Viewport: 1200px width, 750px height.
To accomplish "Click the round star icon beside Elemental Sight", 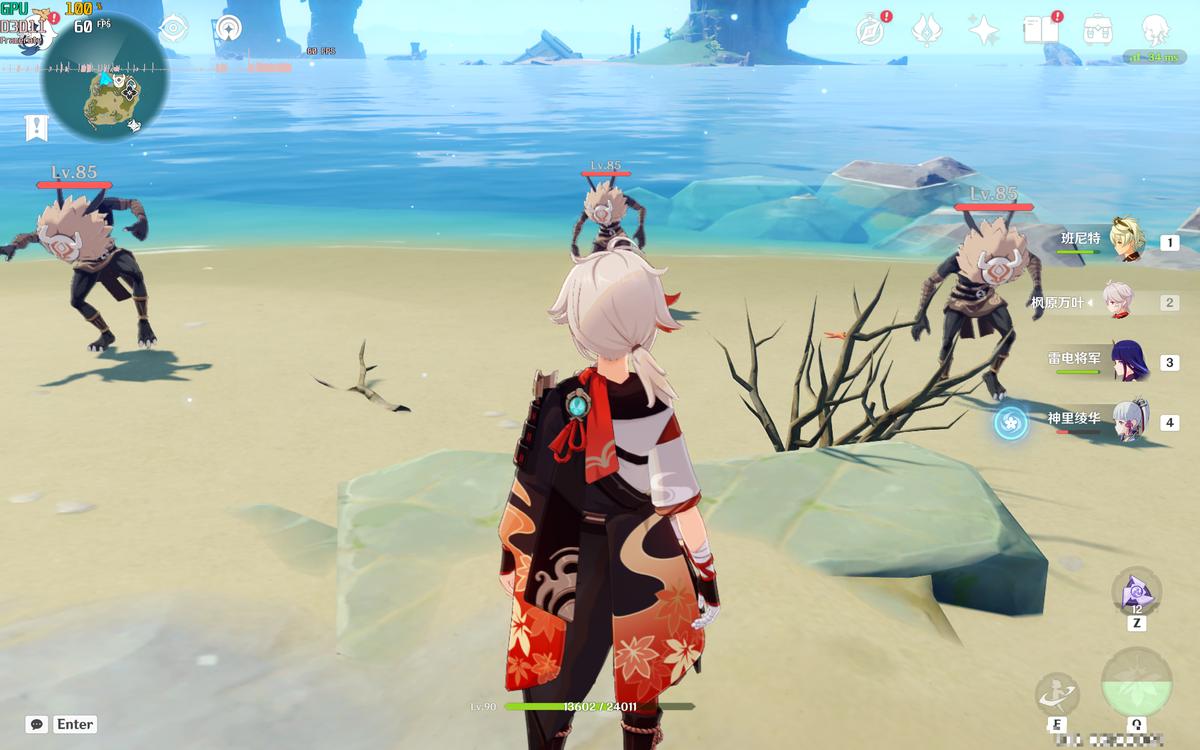I will [229, 28].
